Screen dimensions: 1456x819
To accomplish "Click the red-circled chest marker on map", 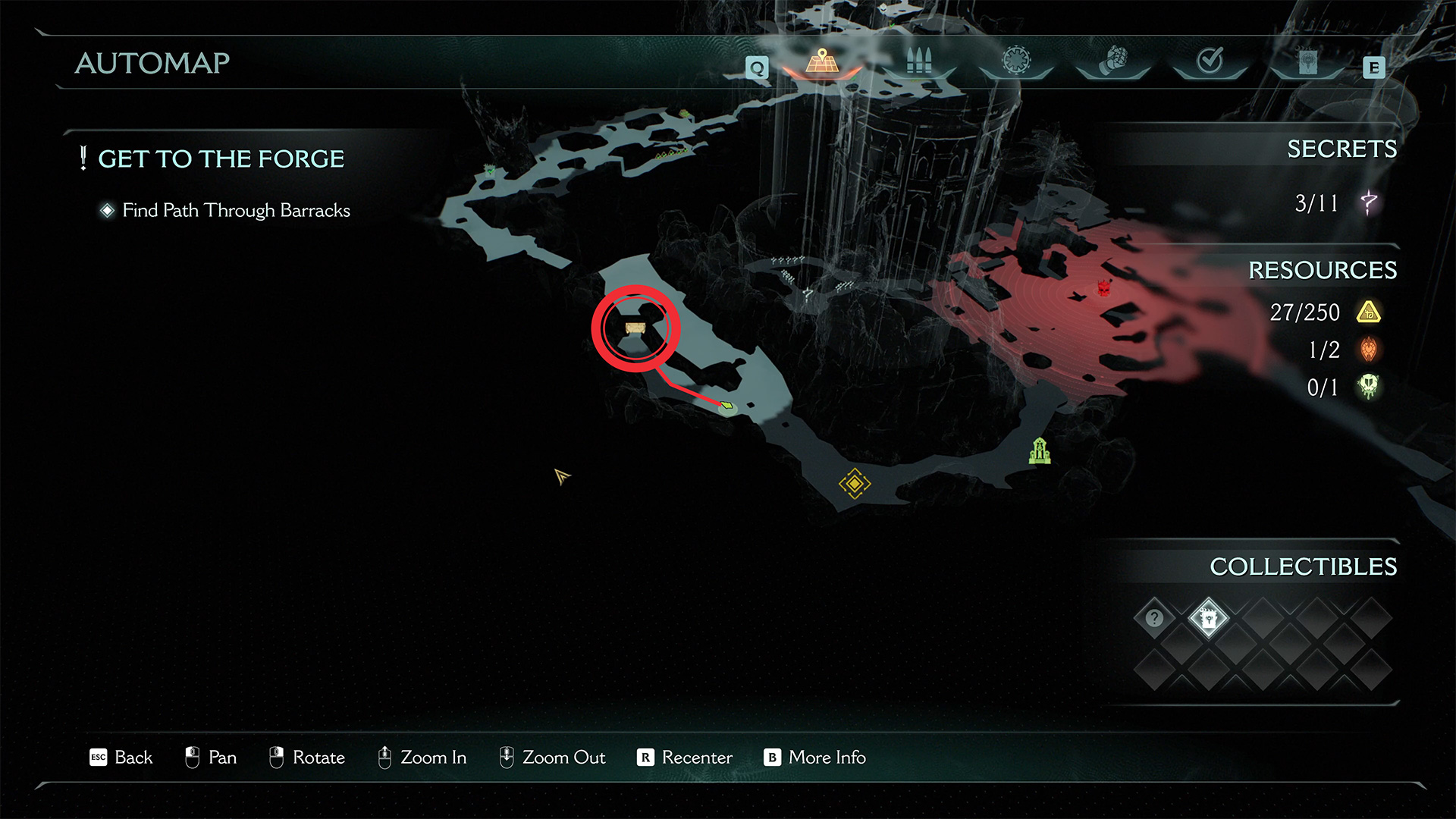I will (635, 328).
